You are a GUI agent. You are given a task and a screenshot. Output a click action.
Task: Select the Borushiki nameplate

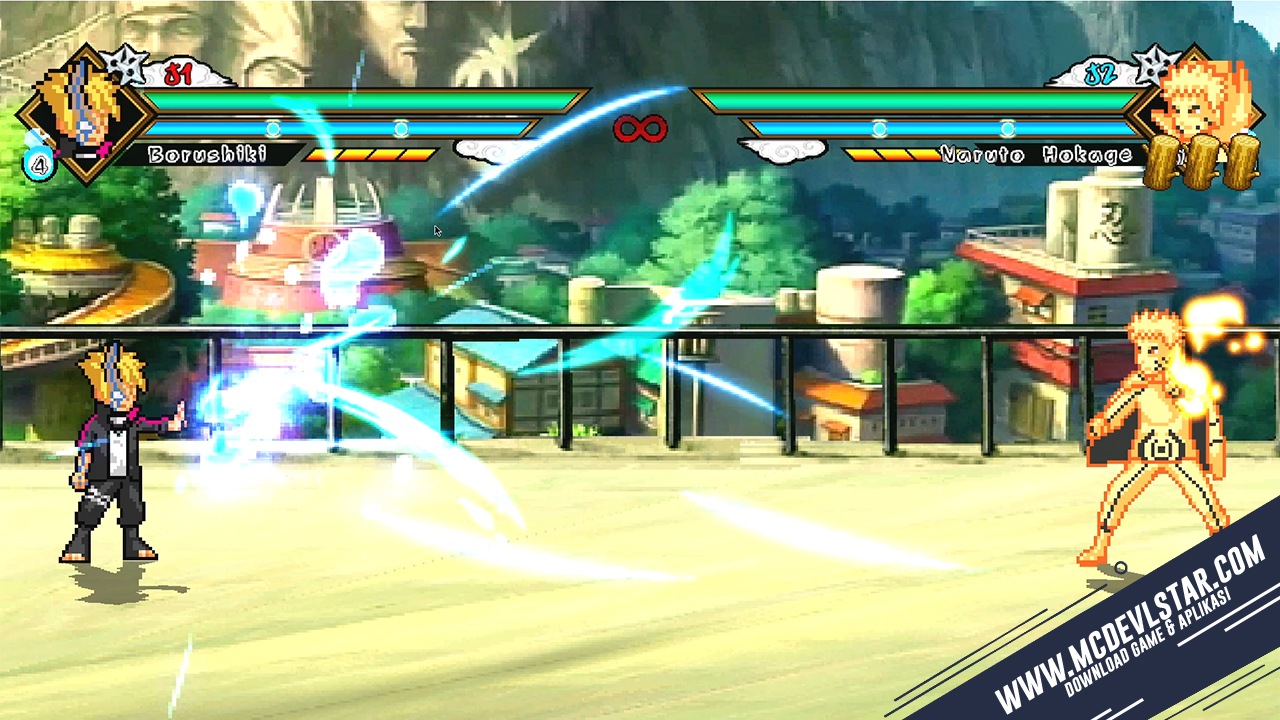pos(207,153)
